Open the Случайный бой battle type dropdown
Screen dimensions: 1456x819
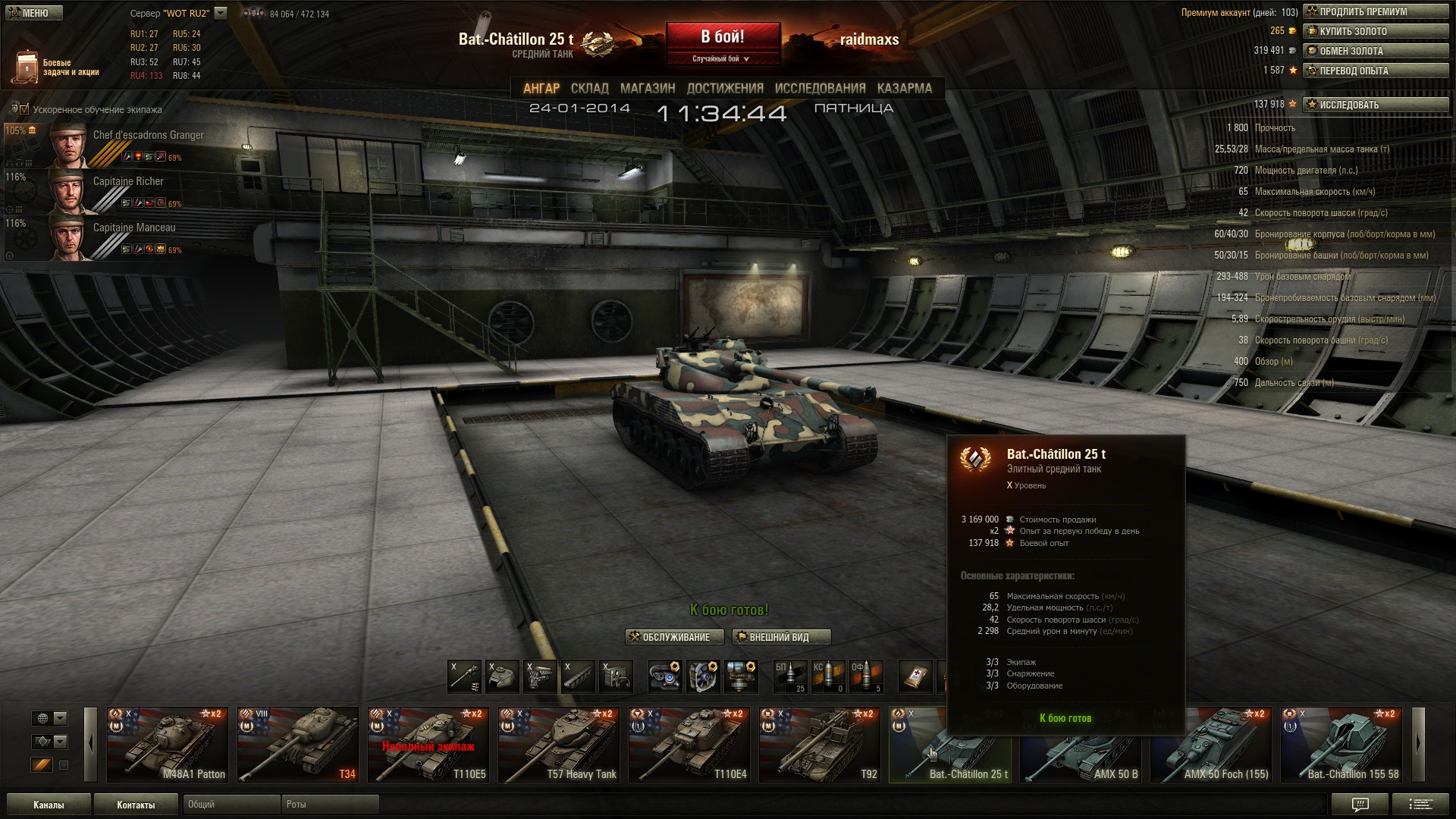(x=722, y=59)
